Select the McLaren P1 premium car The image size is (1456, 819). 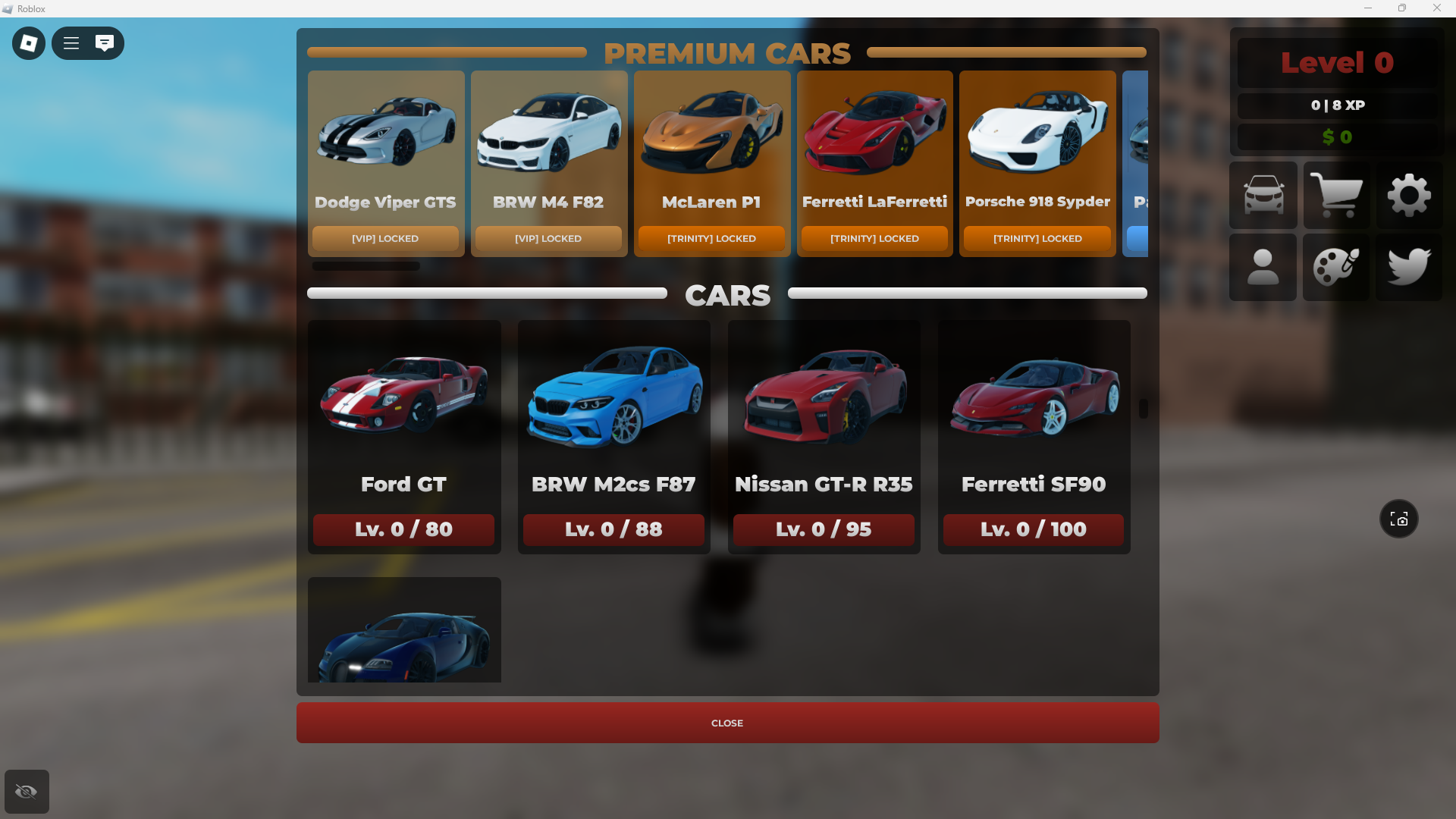(712, 163)
